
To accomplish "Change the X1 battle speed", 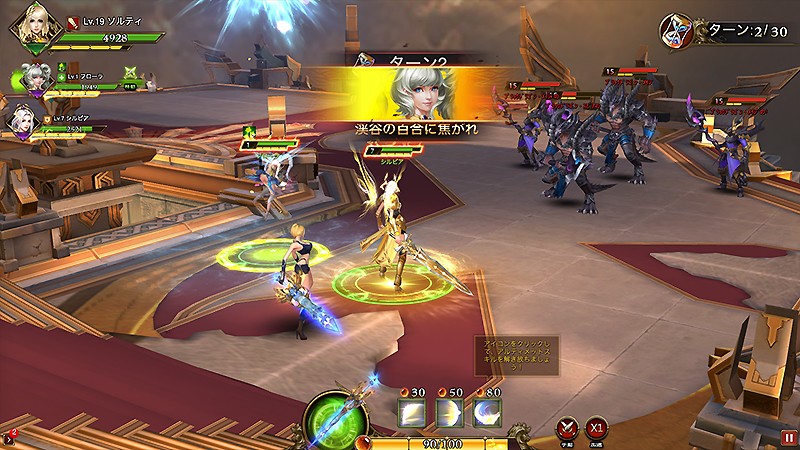I will 596,428.
